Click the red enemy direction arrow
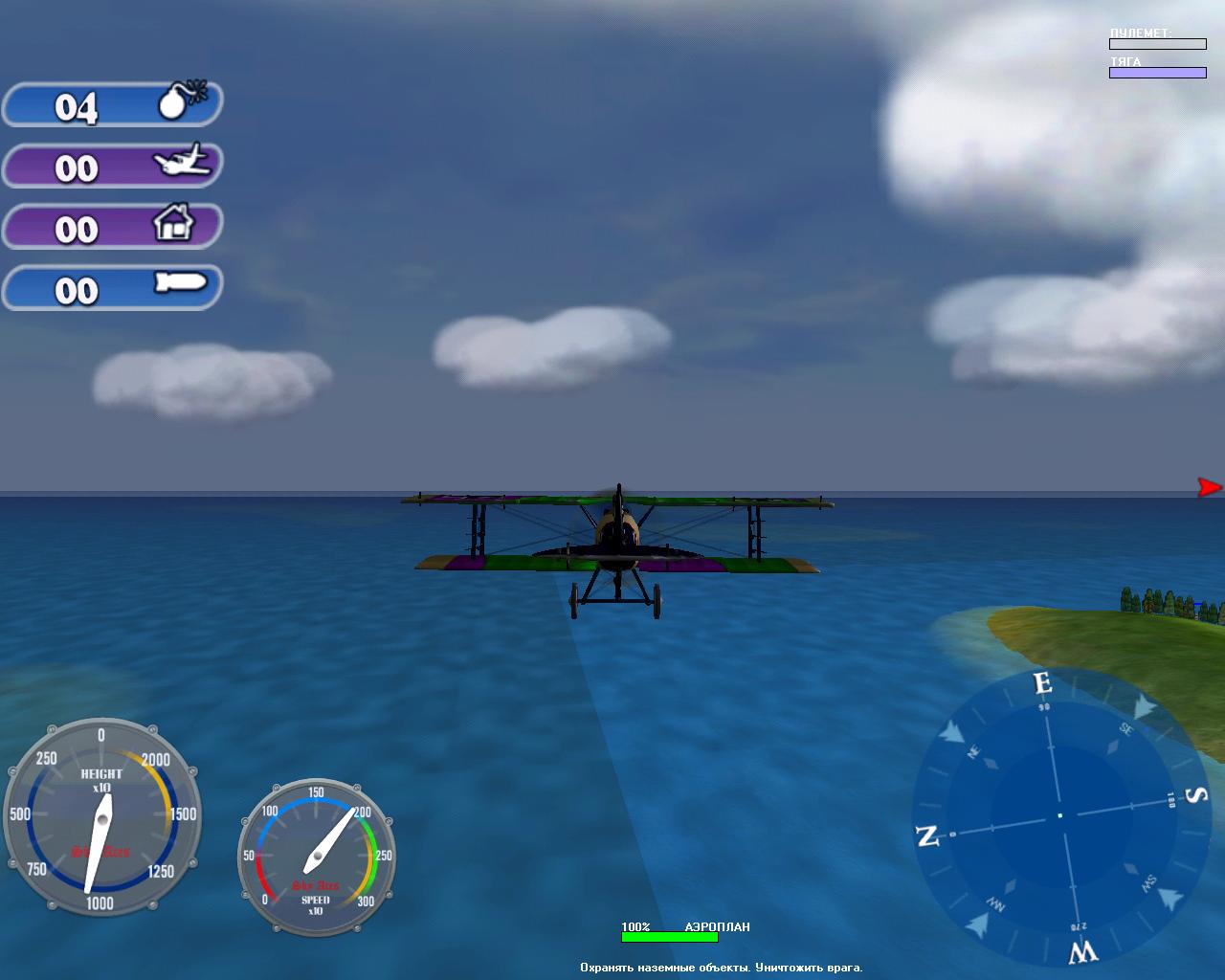This screenshot has height=980, width=1225. pyautogui.click(x=1209, y=487)
